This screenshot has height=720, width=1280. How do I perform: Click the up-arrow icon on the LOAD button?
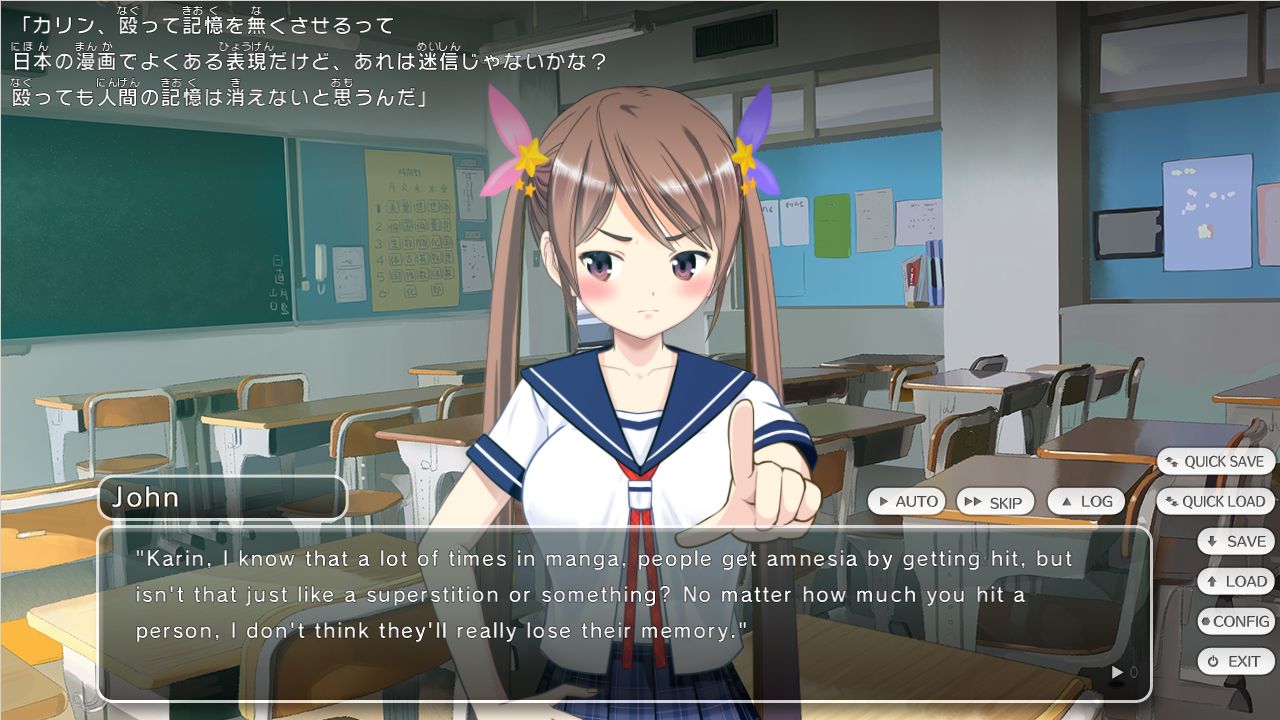(x=1211, y=581)
